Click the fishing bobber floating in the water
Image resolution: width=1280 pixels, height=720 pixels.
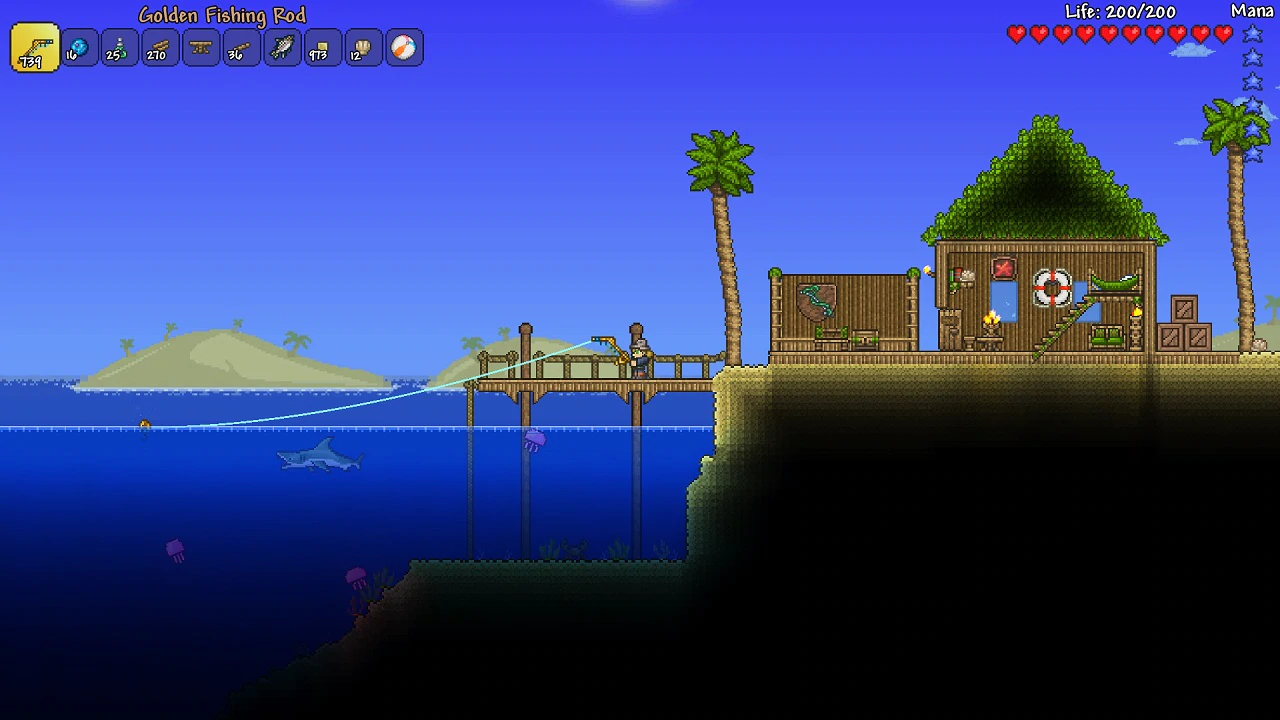143,424
